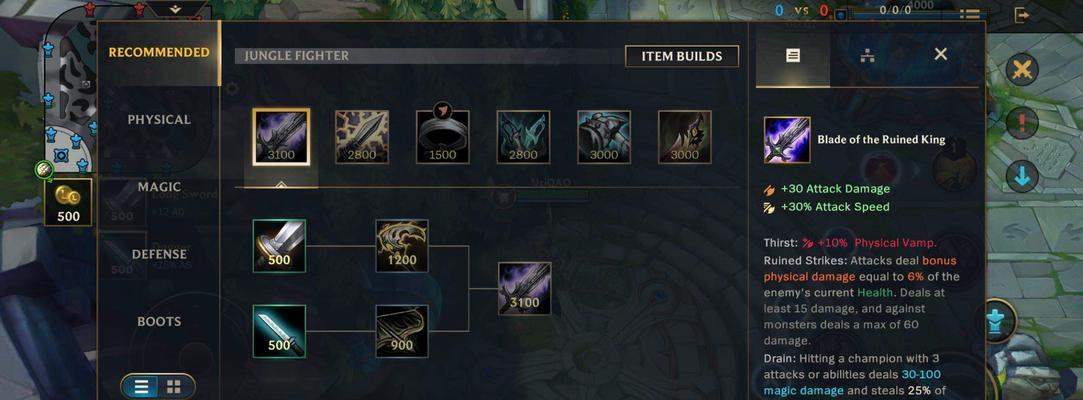
Task: Open the scoreboard list icon
Action: (x=969, y=14)
